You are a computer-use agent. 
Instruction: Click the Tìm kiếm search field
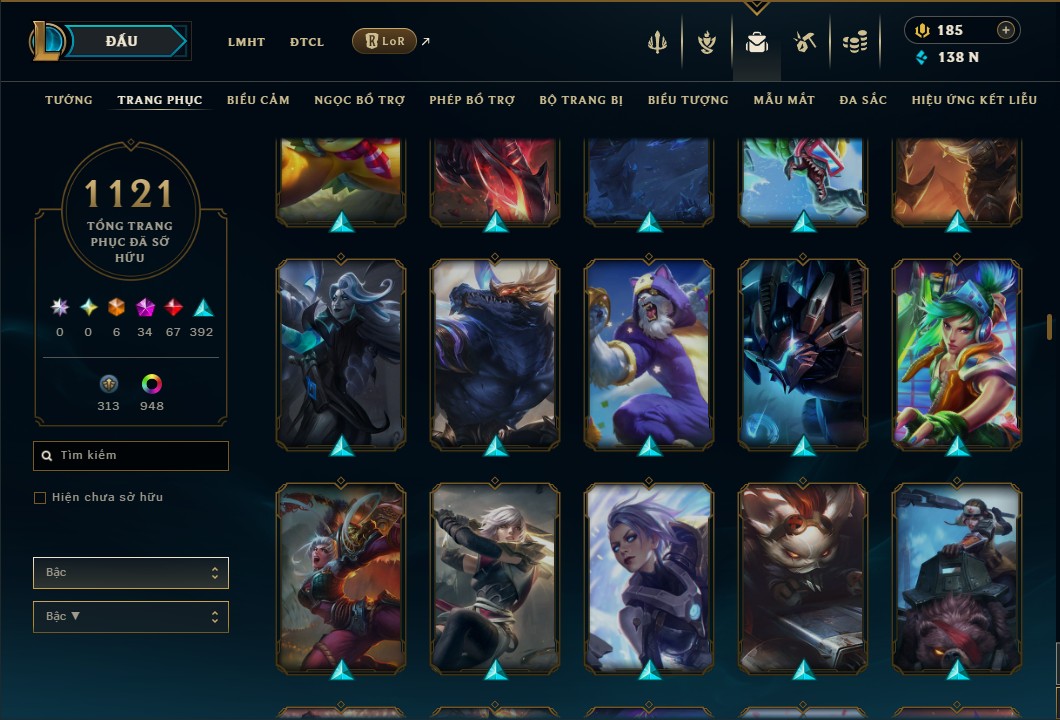coord(131,456)
